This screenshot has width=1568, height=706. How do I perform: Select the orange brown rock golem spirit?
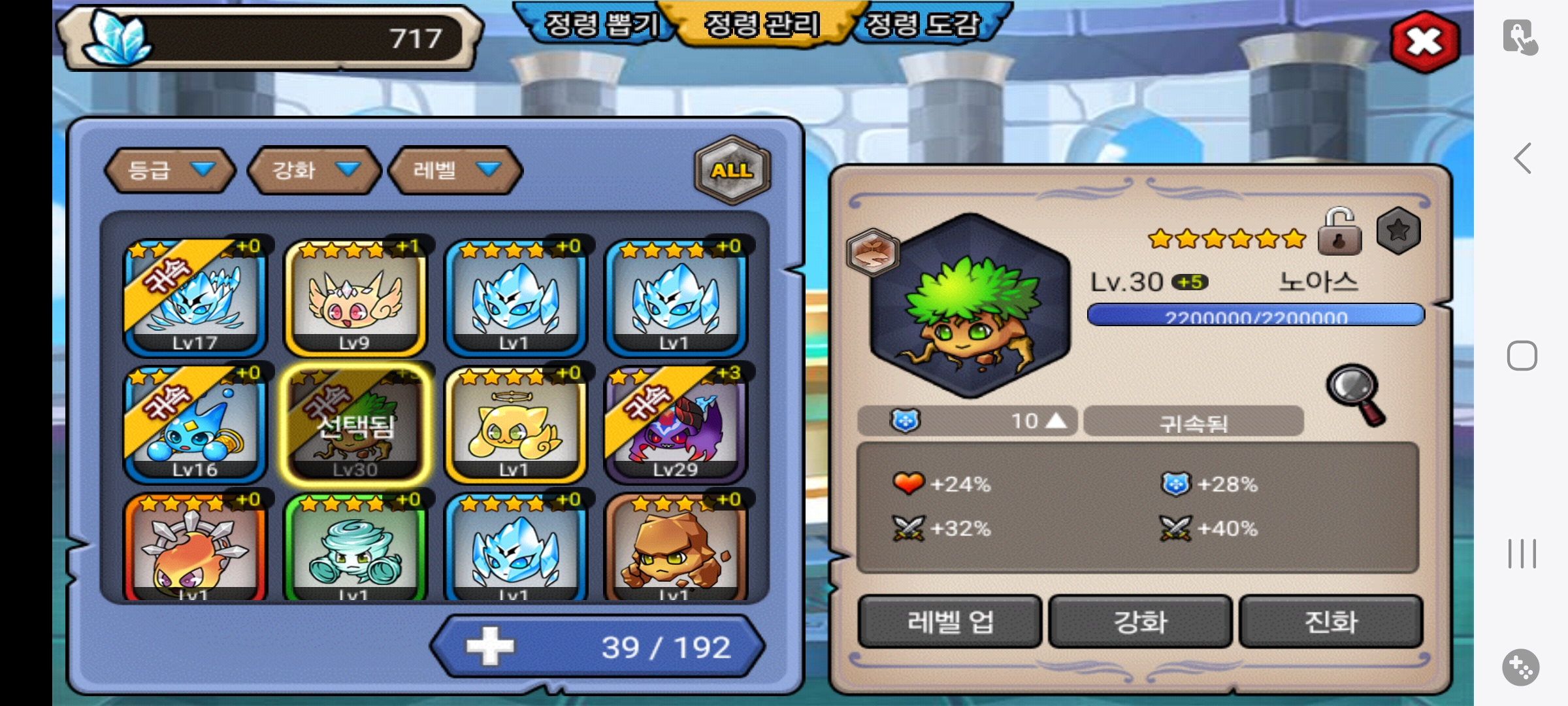click(x=675, y=548)
